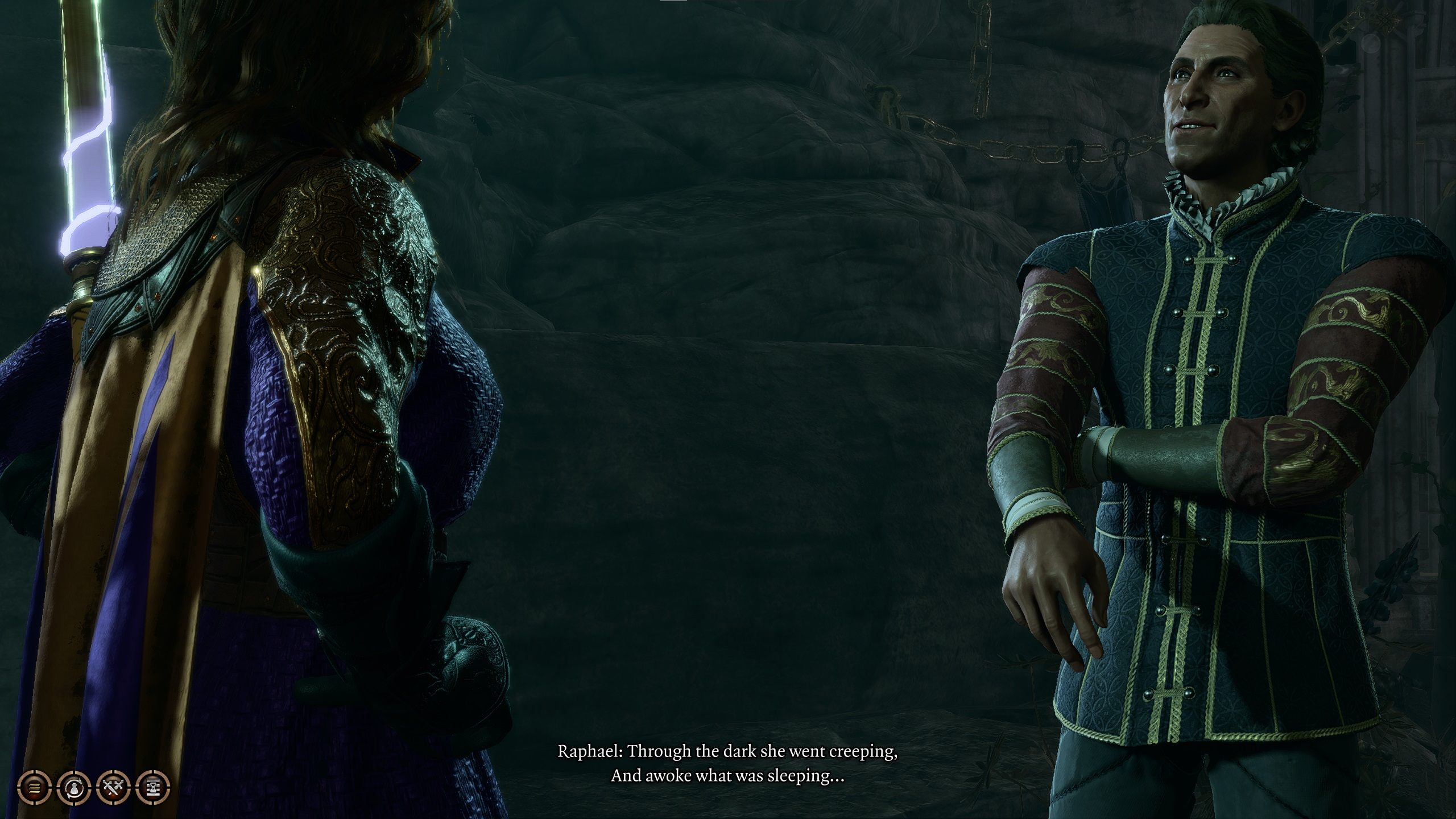
Task: Select the character-switch icon with rotating arrows
Action: click(x=75, y=788)
